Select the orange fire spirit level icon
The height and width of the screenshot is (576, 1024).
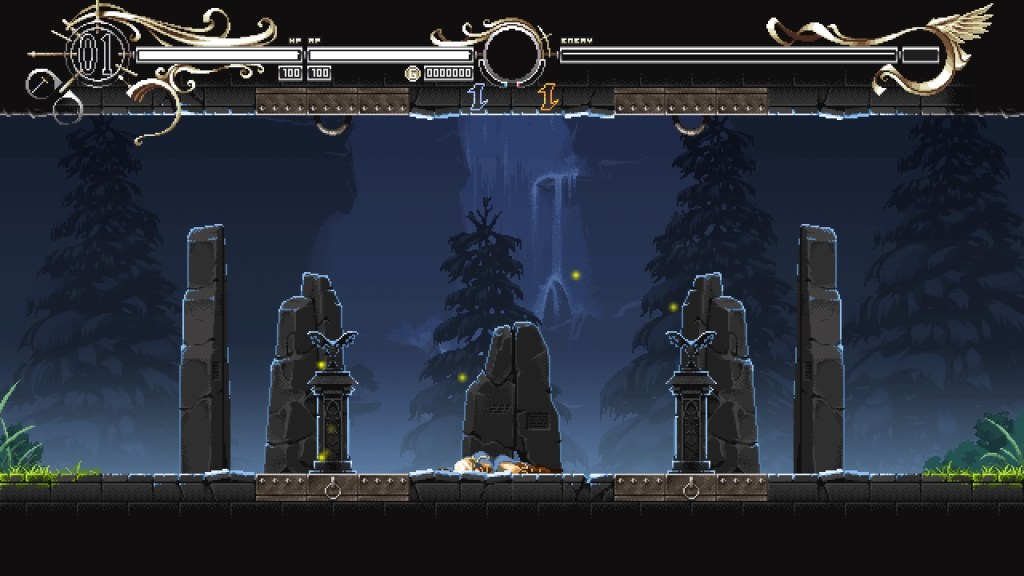(546, 97)
